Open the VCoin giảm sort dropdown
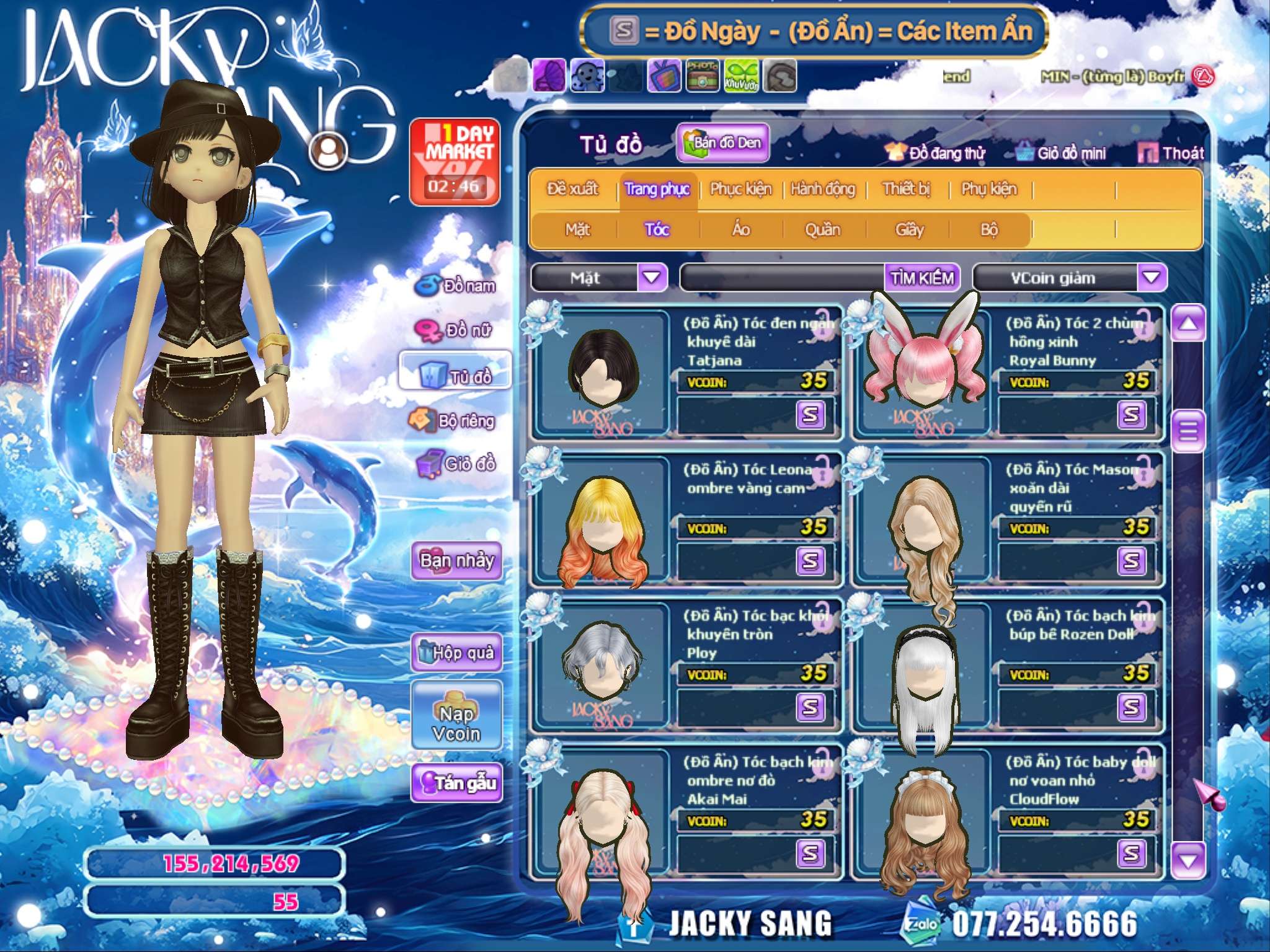This screenshot has width=1270, height=952. point(1152,277)
